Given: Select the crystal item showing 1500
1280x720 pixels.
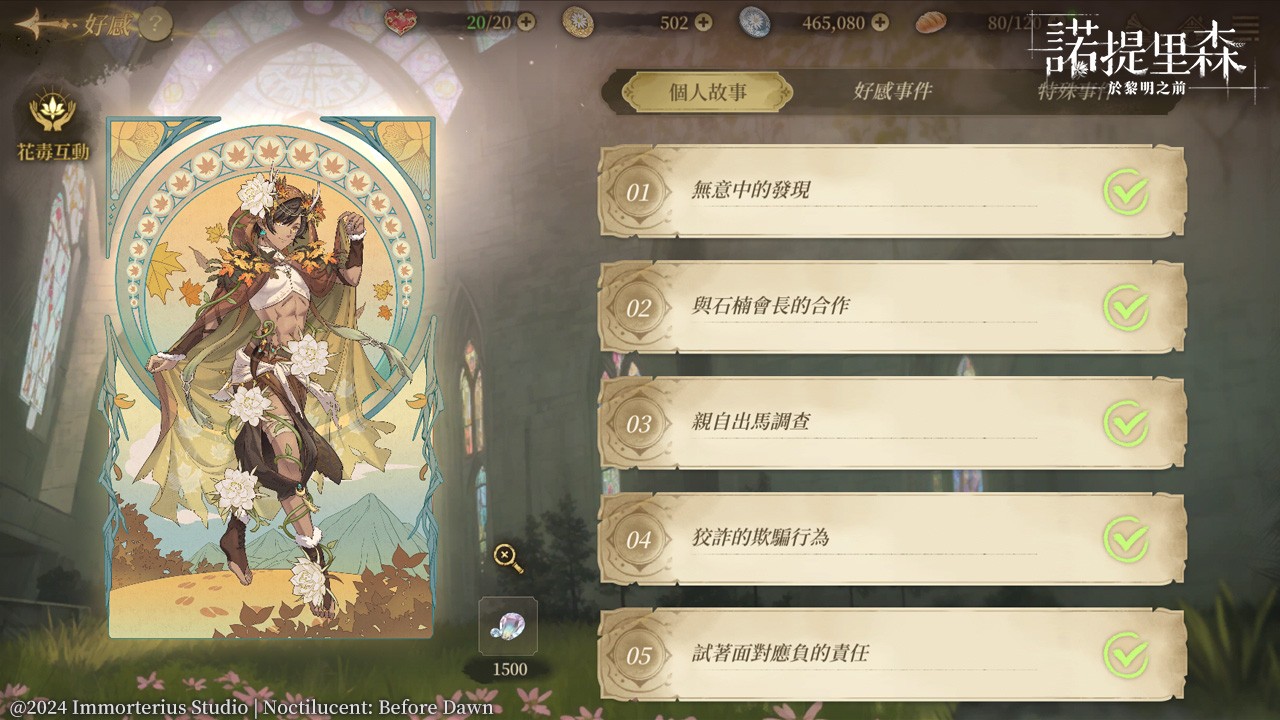Looking at the screenshot, I should coord(508,627).
